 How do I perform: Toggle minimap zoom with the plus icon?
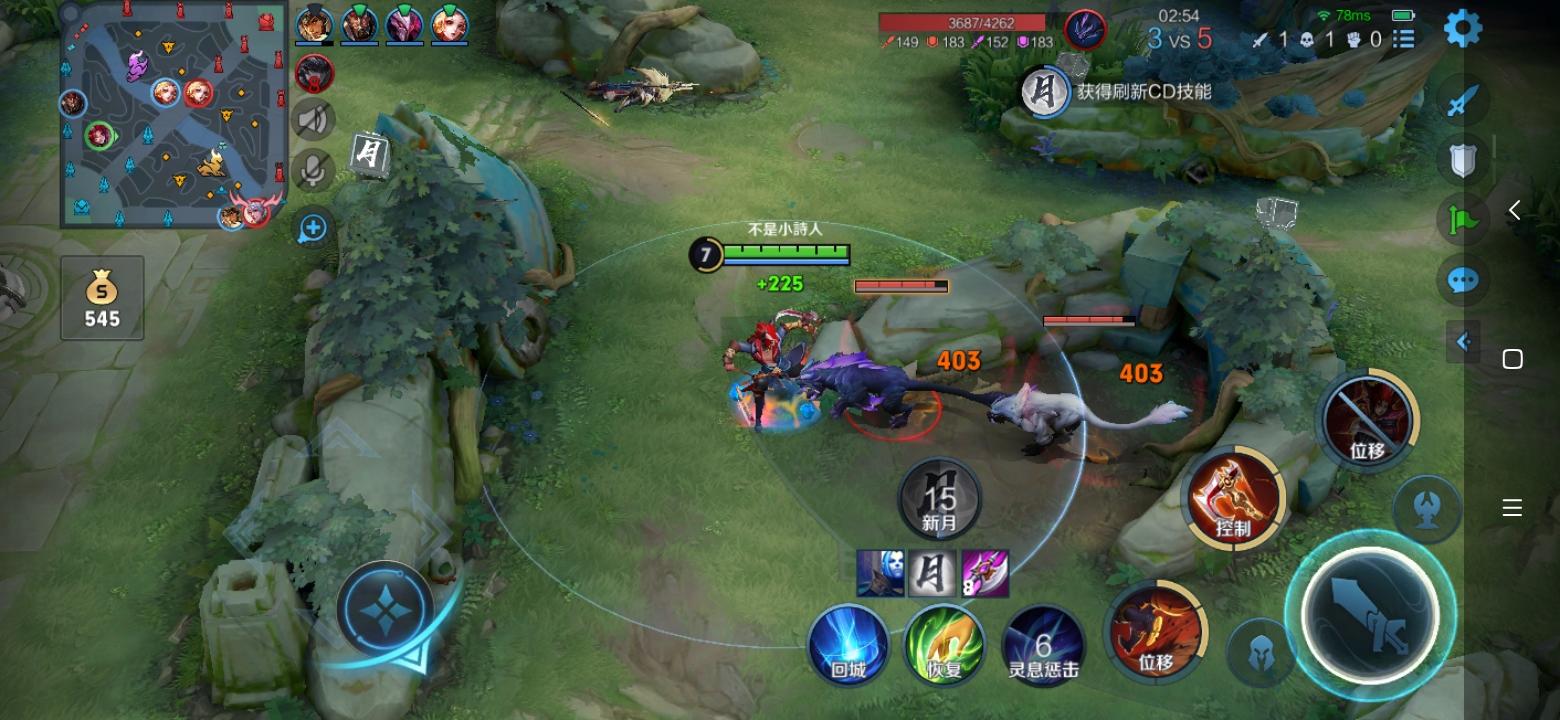[311, 228]
